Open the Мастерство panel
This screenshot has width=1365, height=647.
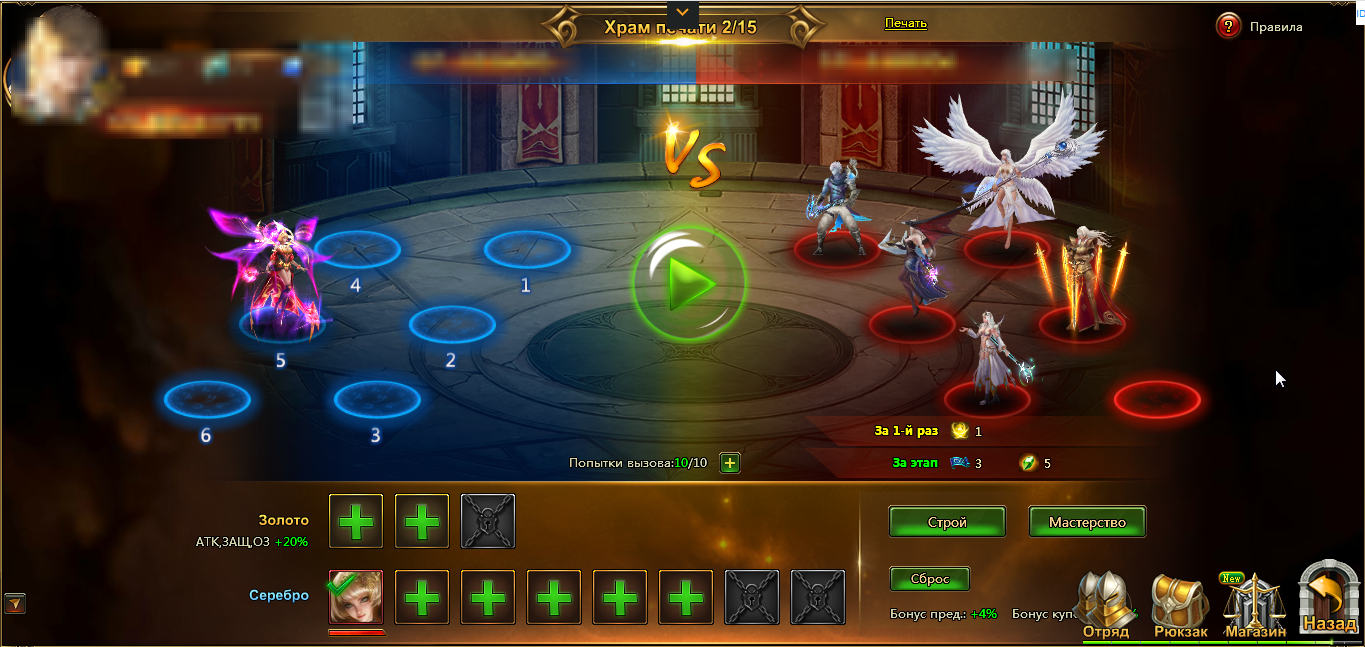[x=1087, y=522]
